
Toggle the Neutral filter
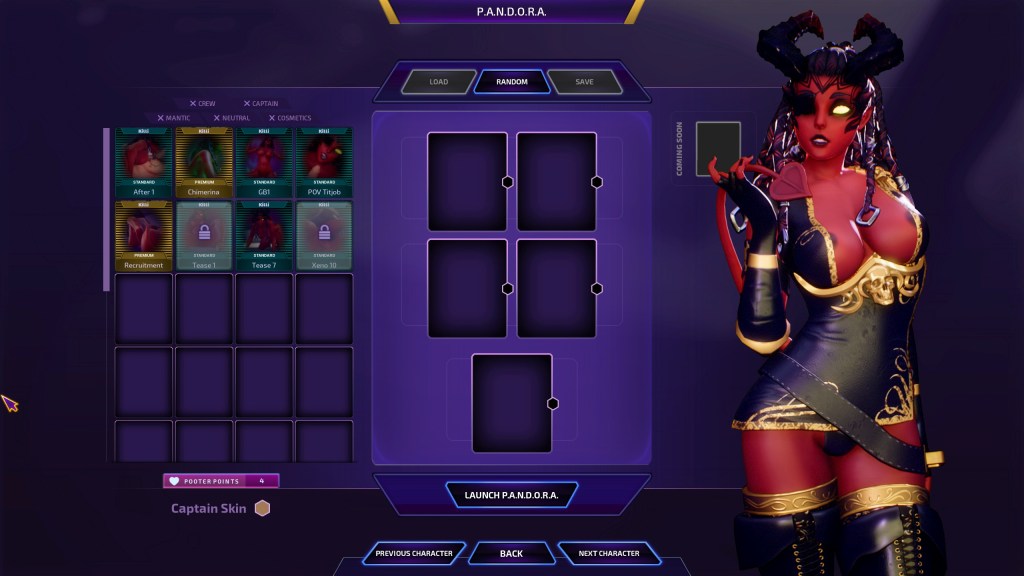pyautogui.click(x=231, y=118)
